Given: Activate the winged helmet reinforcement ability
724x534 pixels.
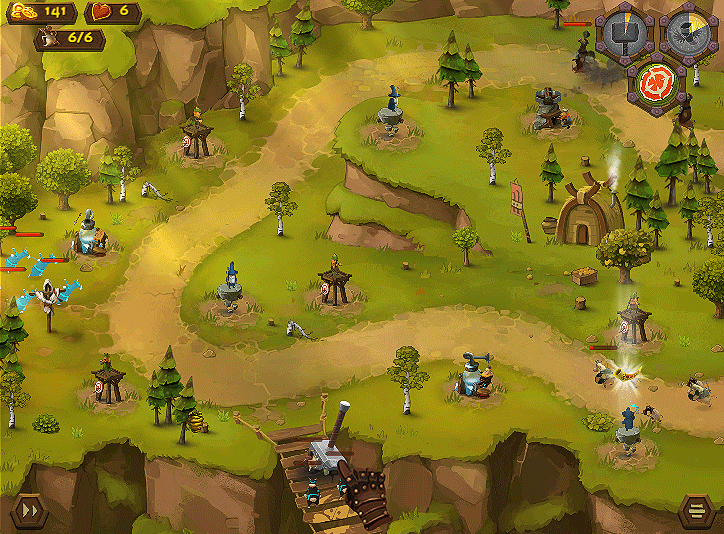Looking at the screenshot, I should 688,37.
